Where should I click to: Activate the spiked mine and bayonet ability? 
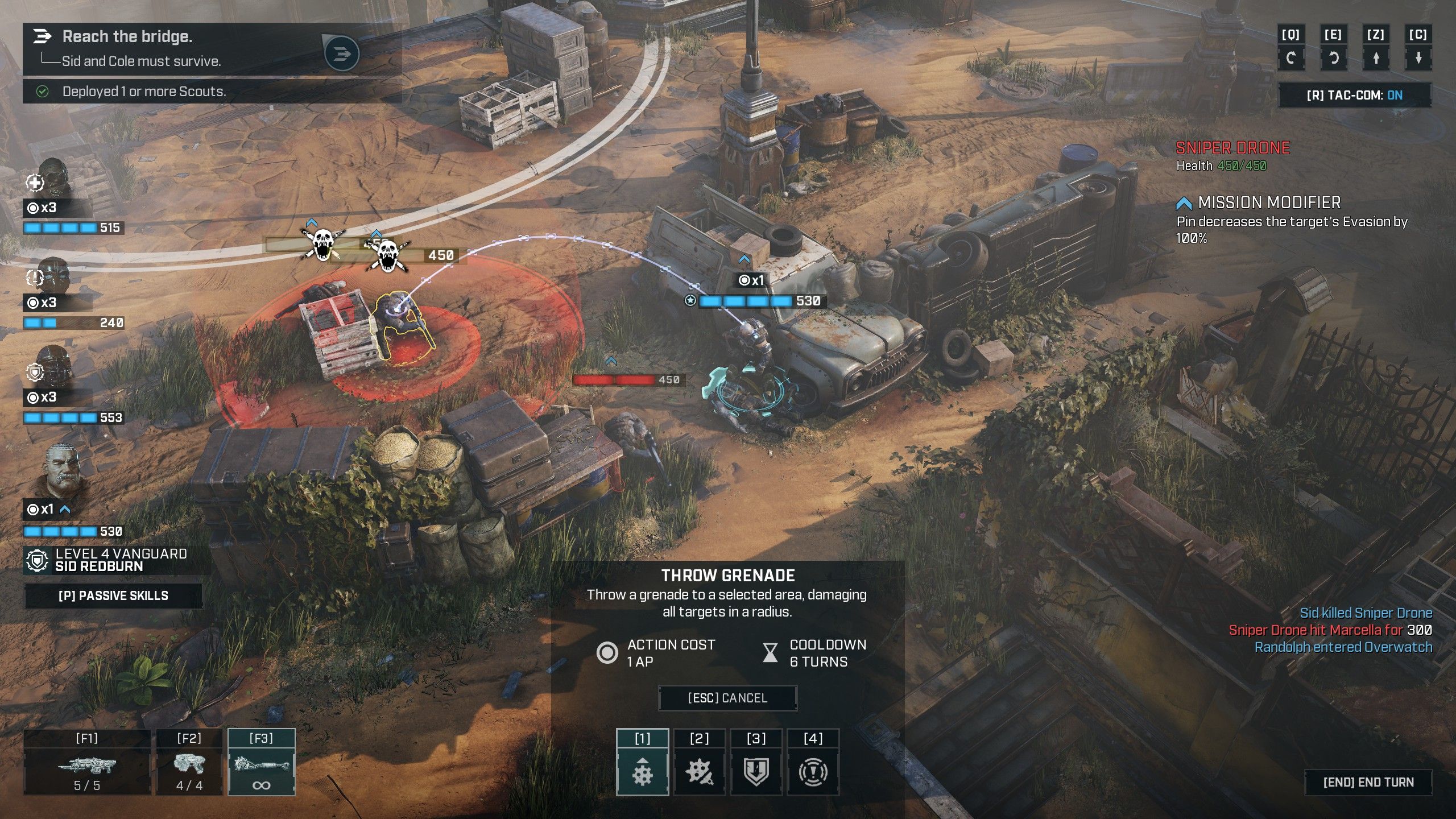pos(699,771)
